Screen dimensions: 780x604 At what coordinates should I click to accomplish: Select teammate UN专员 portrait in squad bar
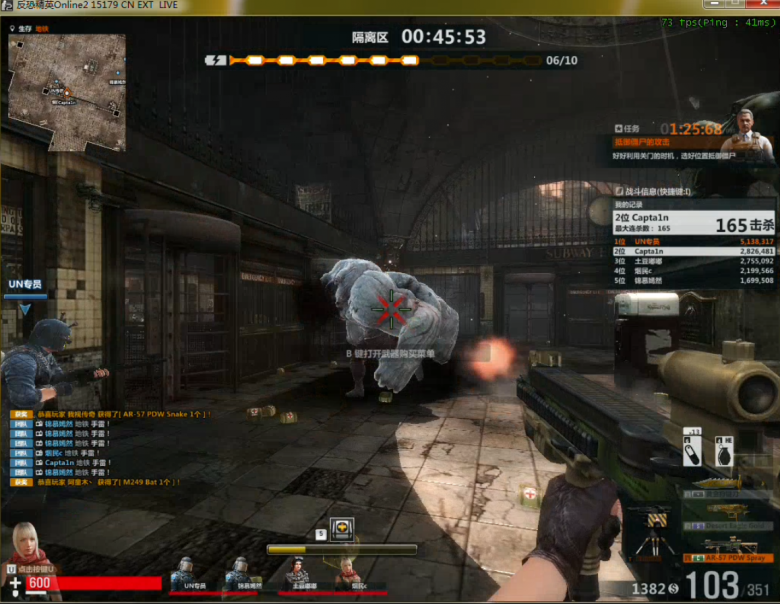[x=183, y=573]
